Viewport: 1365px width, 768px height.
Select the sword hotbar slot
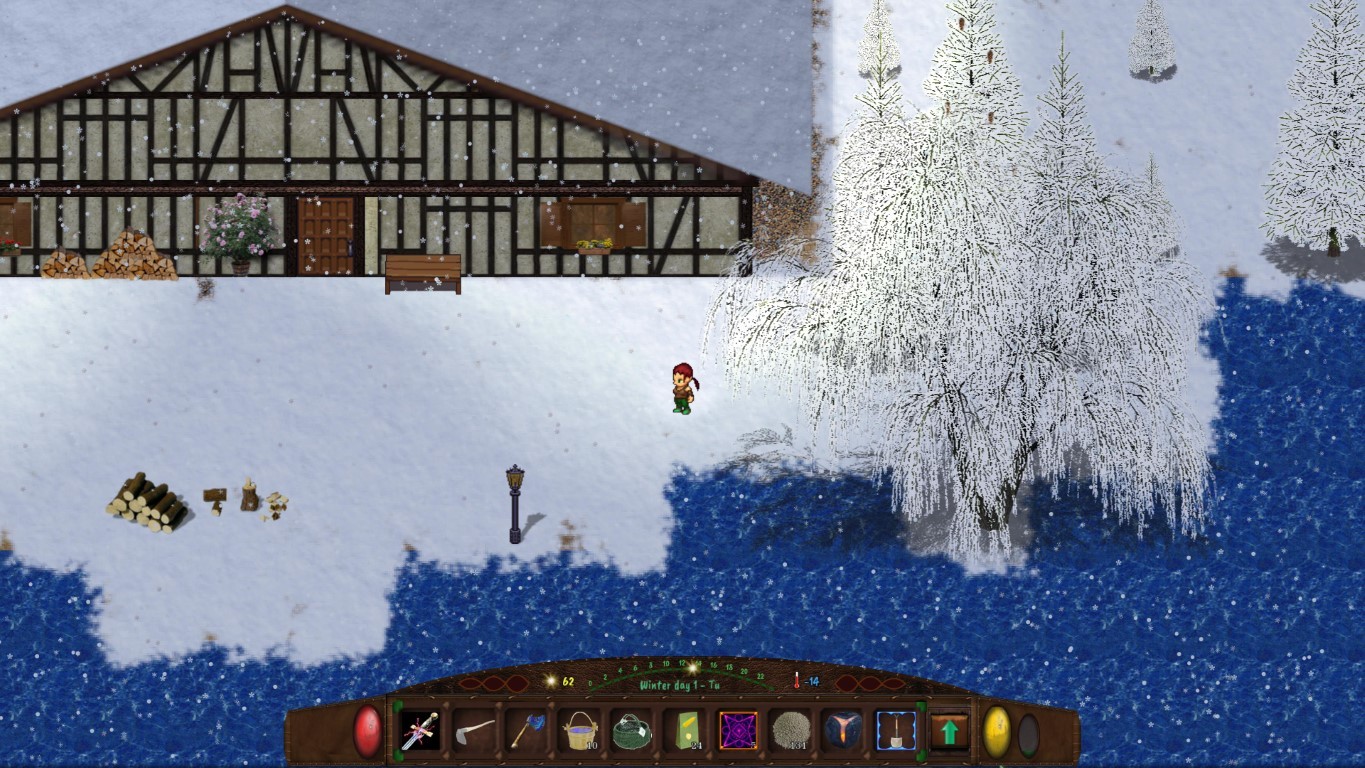(x=420, y=731)
